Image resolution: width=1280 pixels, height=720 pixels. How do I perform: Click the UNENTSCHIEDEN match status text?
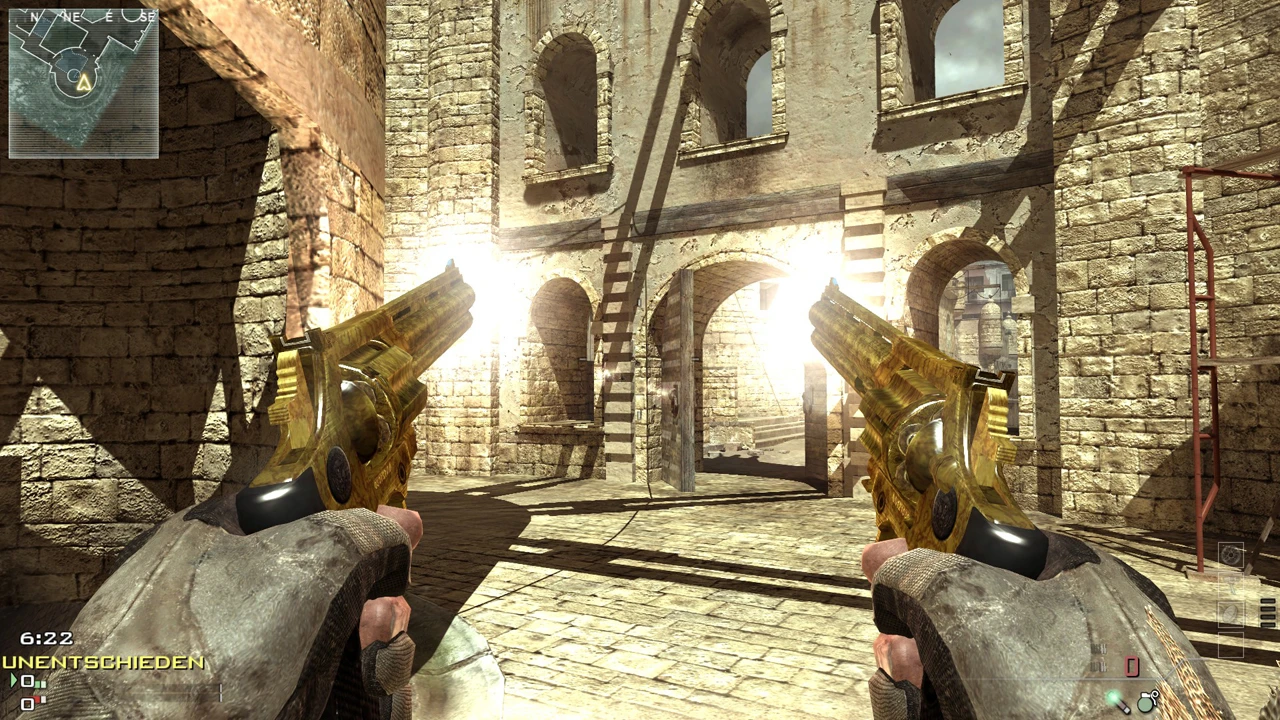coord(101,662)
